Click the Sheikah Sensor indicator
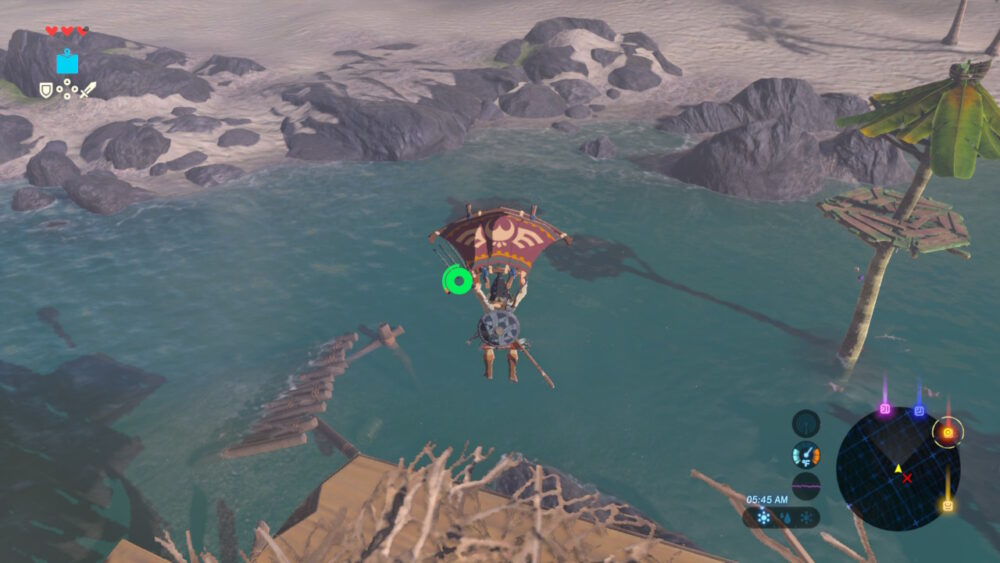This screenshot has width=1000, height=563. click(806, 423)
